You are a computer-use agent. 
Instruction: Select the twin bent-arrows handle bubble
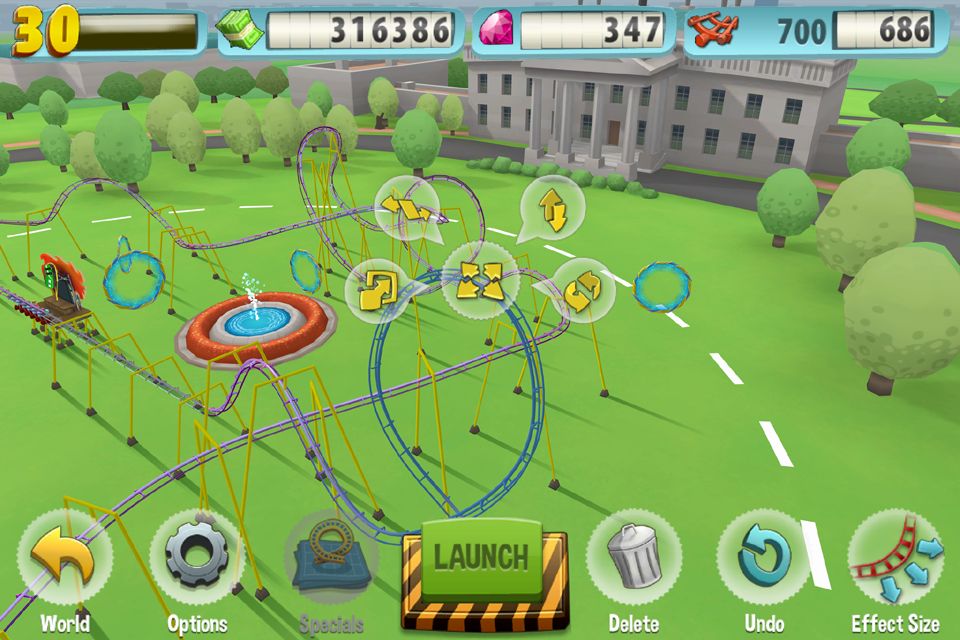coord(379,290)
